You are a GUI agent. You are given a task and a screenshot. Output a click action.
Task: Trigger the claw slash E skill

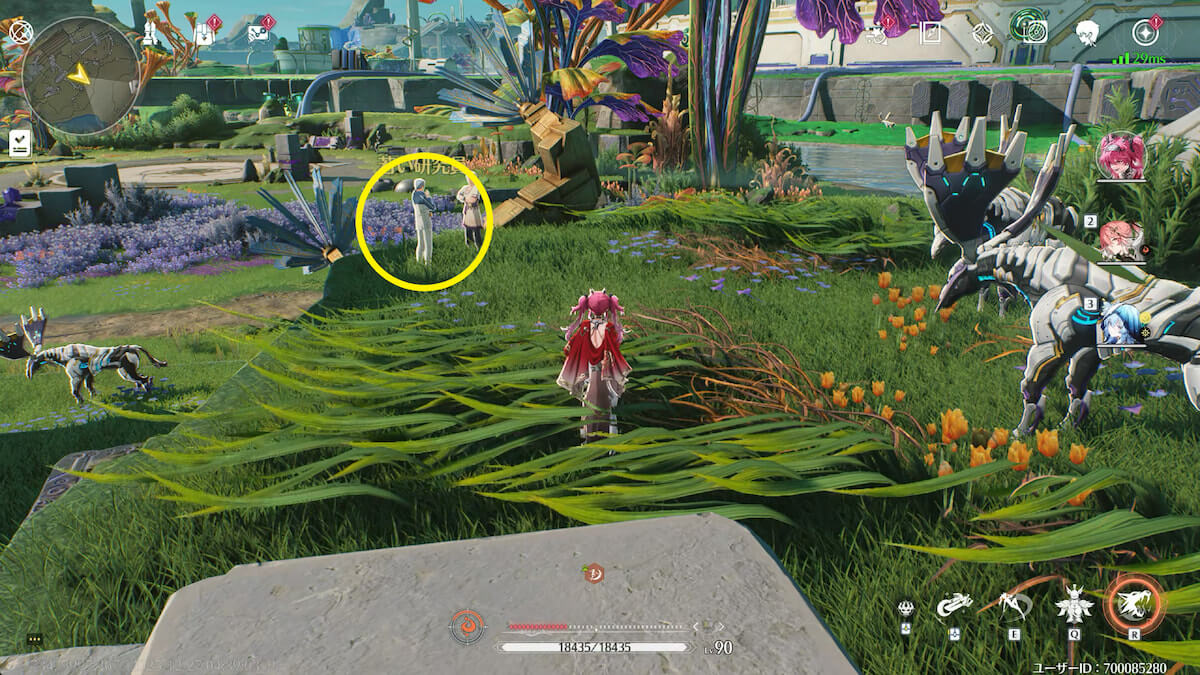(x=1014, y=603)
